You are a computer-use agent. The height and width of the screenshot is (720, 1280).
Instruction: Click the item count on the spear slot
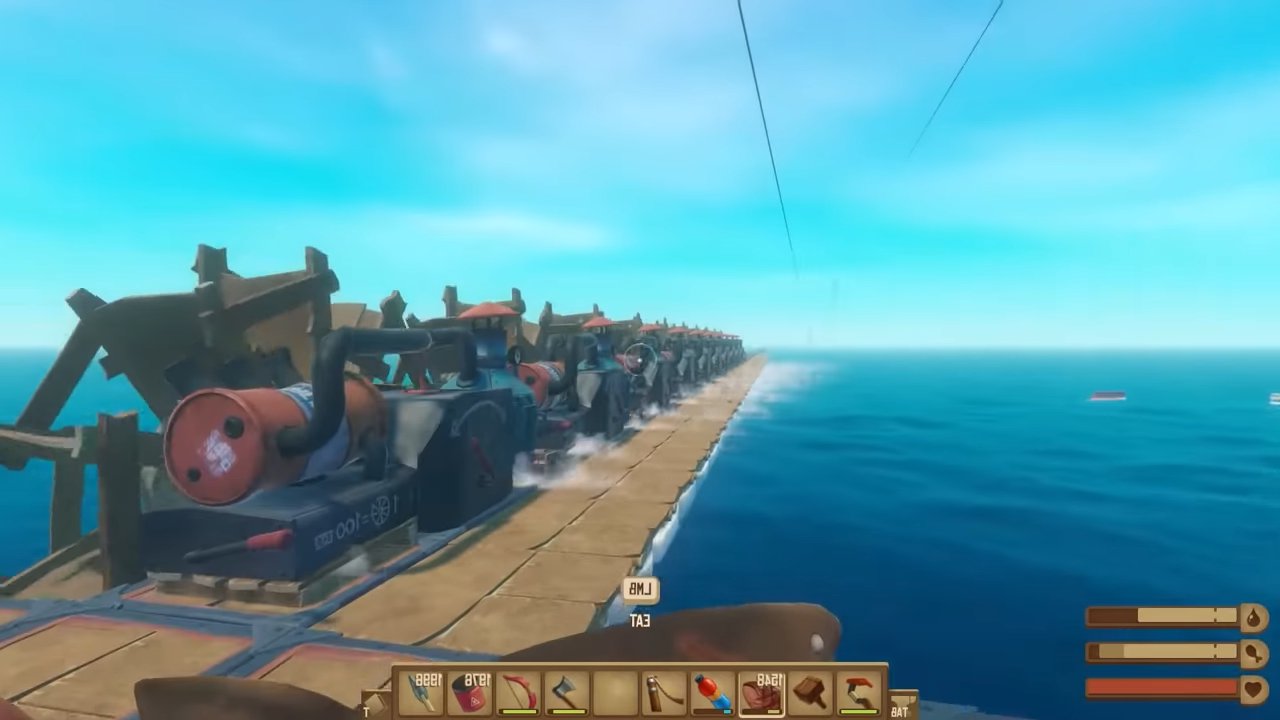coord(427,678)
